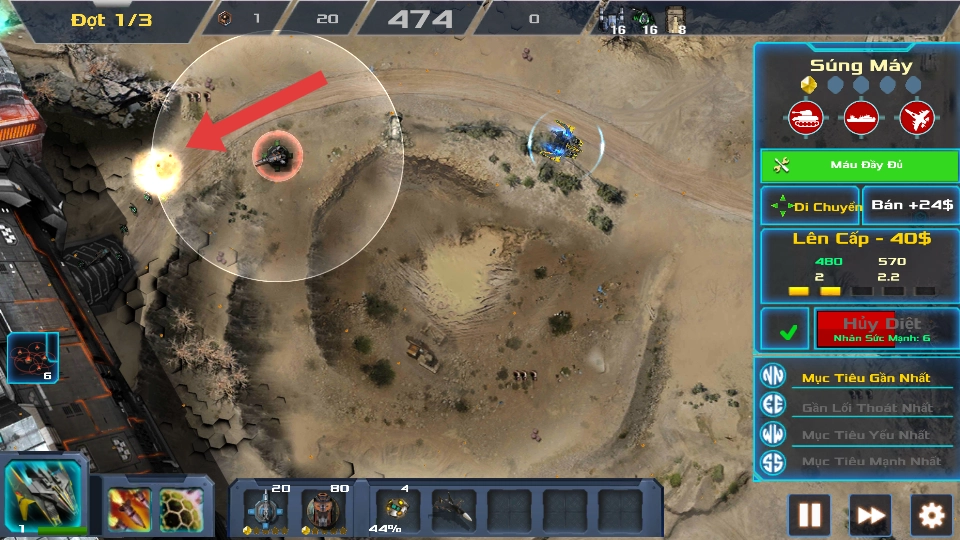960x540 pixels.
Task: Toggle the green checkmark box
Action: (x=788, y=330)
